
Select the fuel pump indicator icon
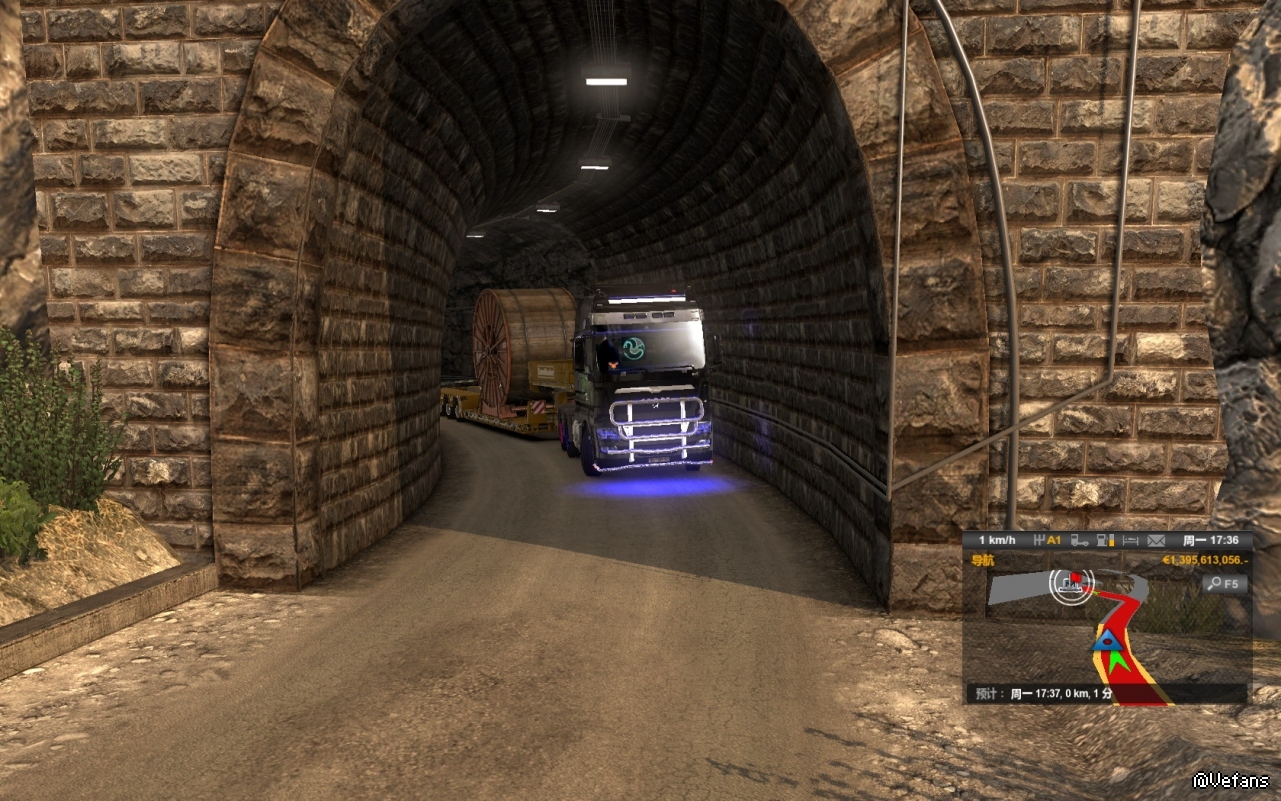[x=1105, y=541]
